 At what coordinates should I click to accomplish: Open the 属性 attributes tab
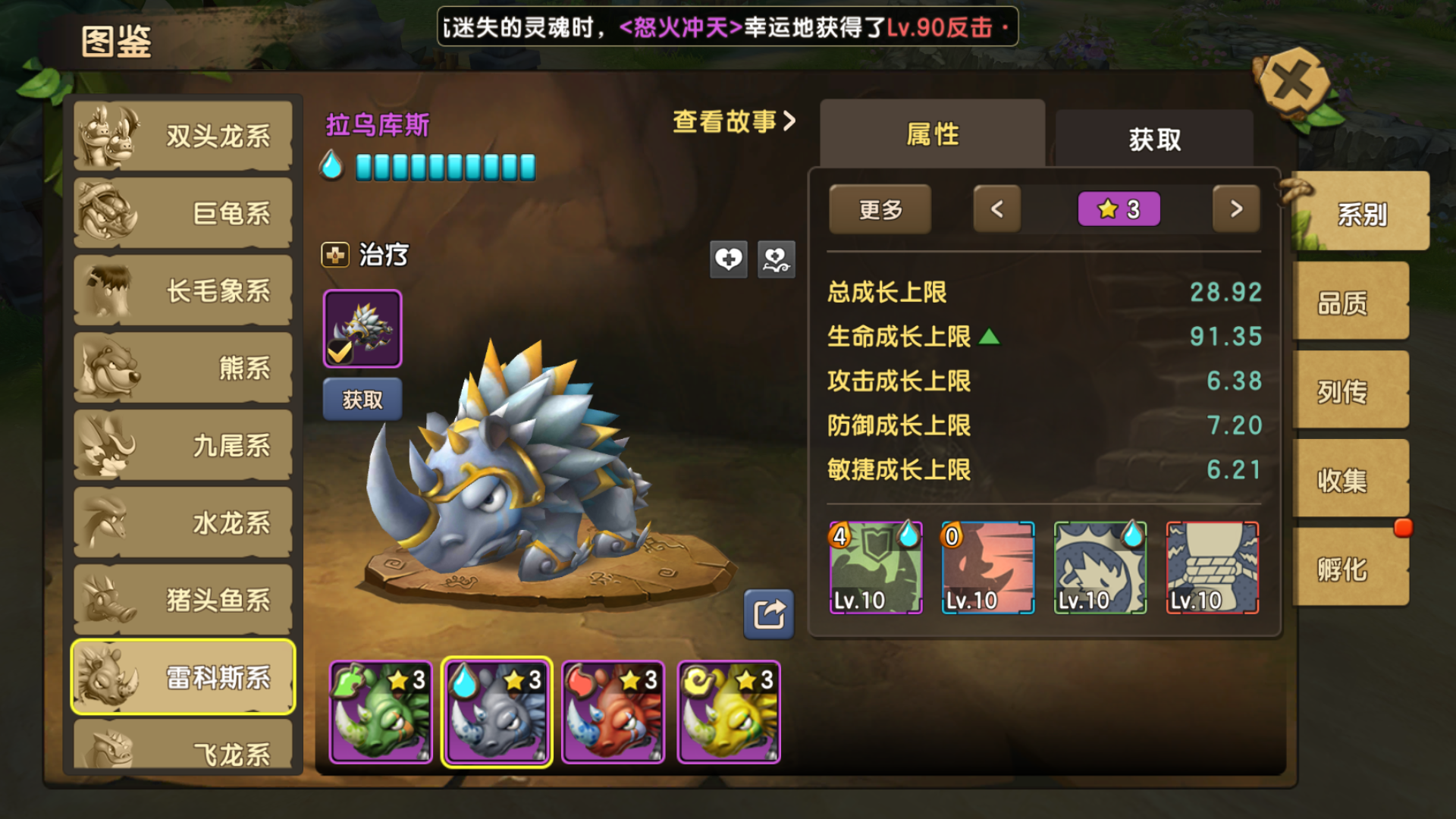pyautogui.click(x=932, y=135)
